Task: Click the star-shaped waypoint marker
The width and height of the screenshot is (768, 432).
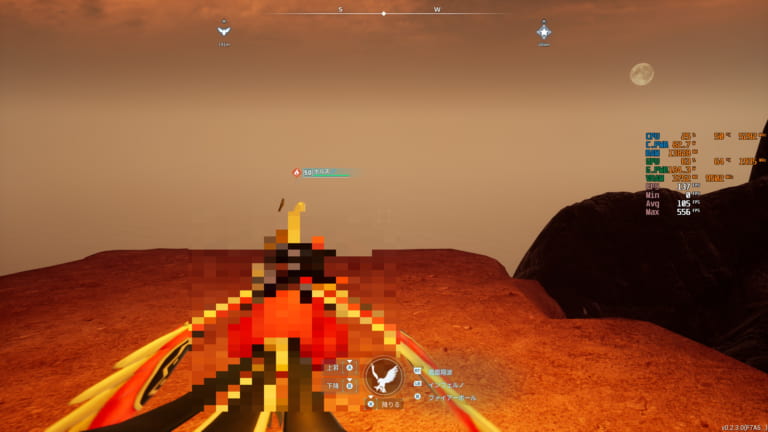Action: tap(544, 31)
